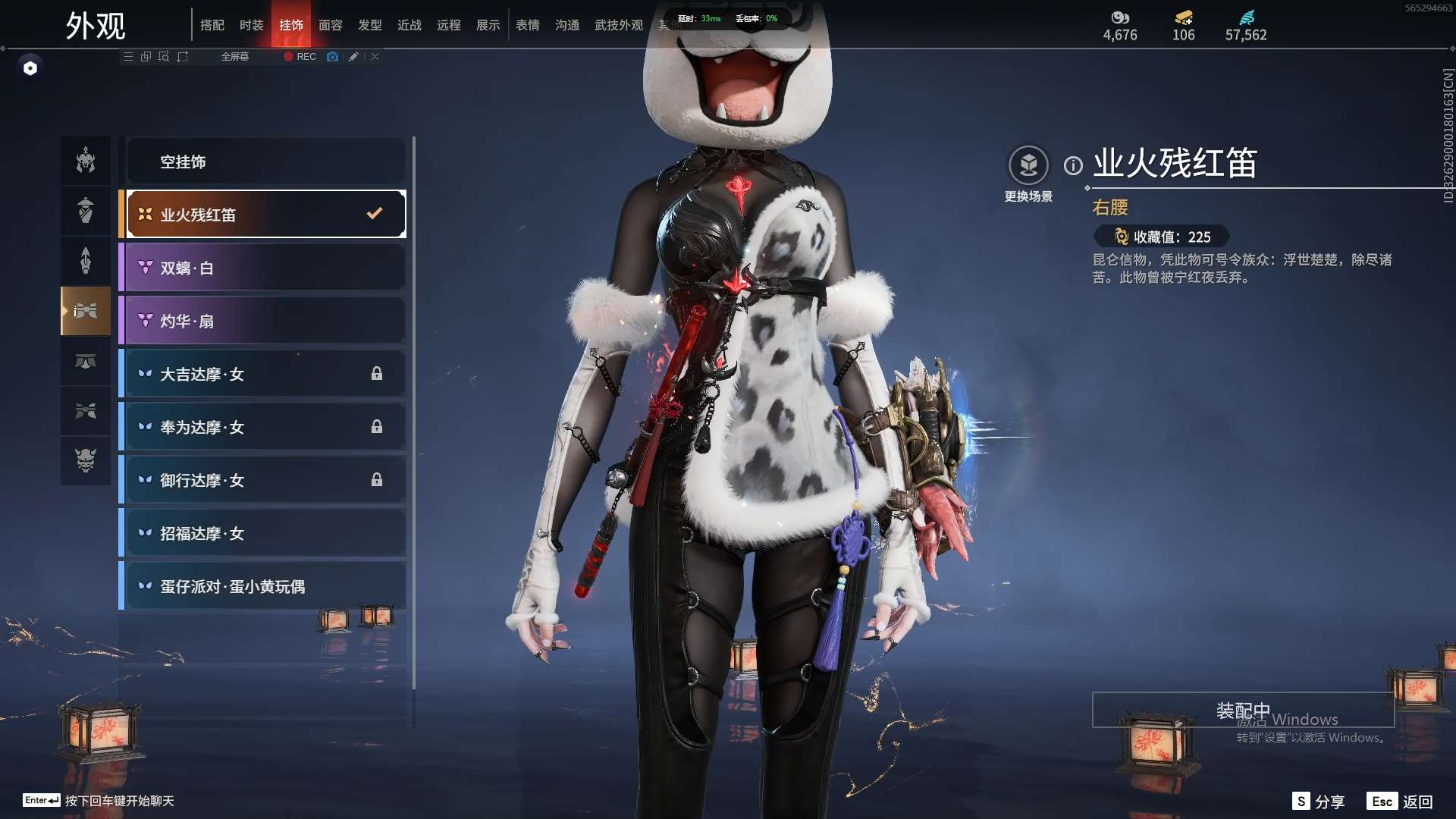Click the 分享 share button

click(1318, 802)
